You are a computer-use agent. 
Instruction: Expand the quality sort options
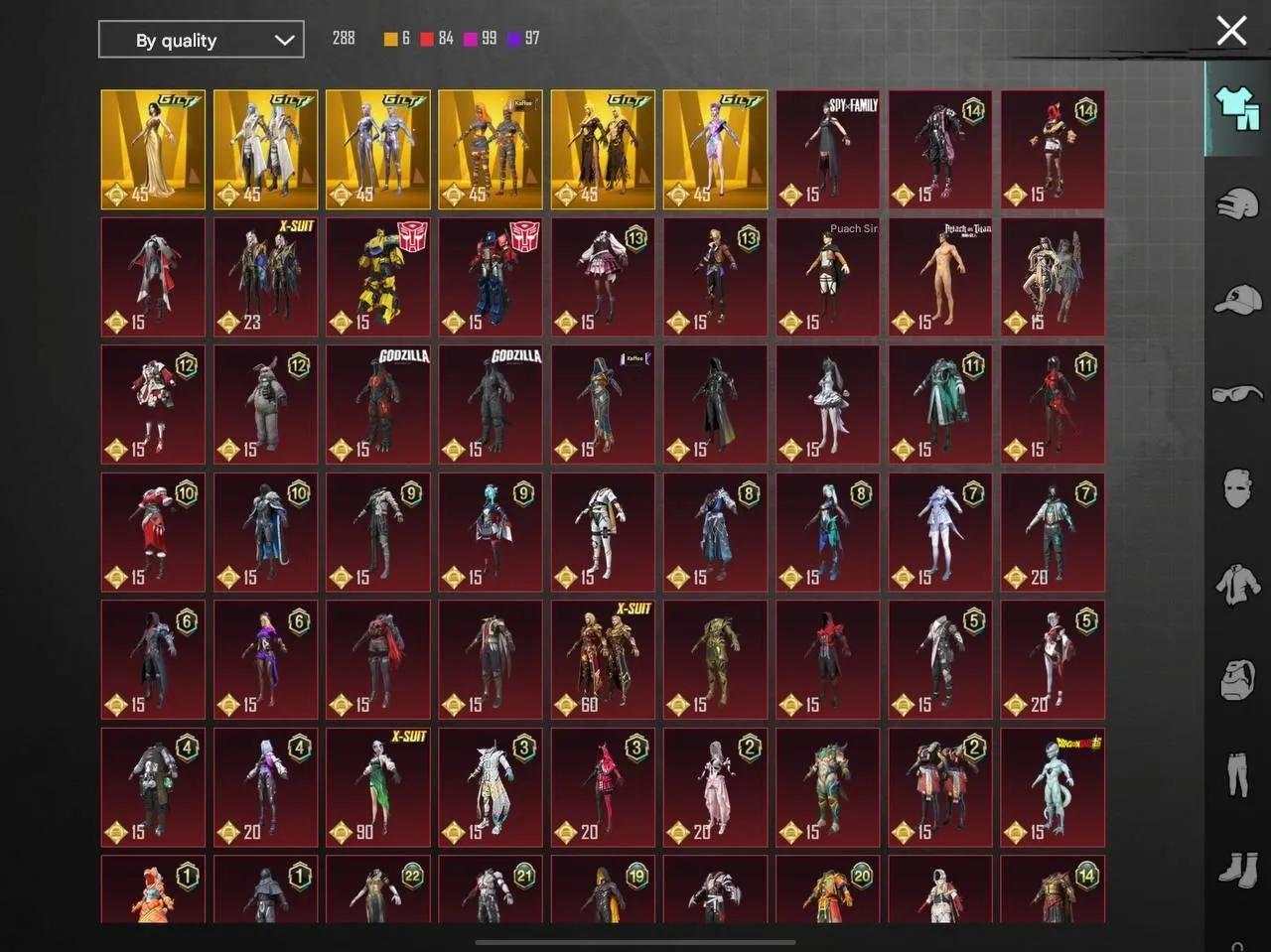[286, 40]
